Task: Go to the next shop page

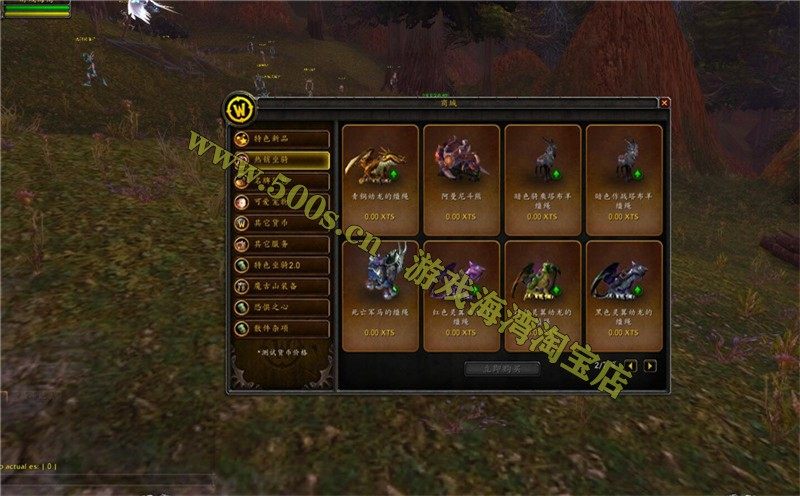Action: tap(650, 366)
